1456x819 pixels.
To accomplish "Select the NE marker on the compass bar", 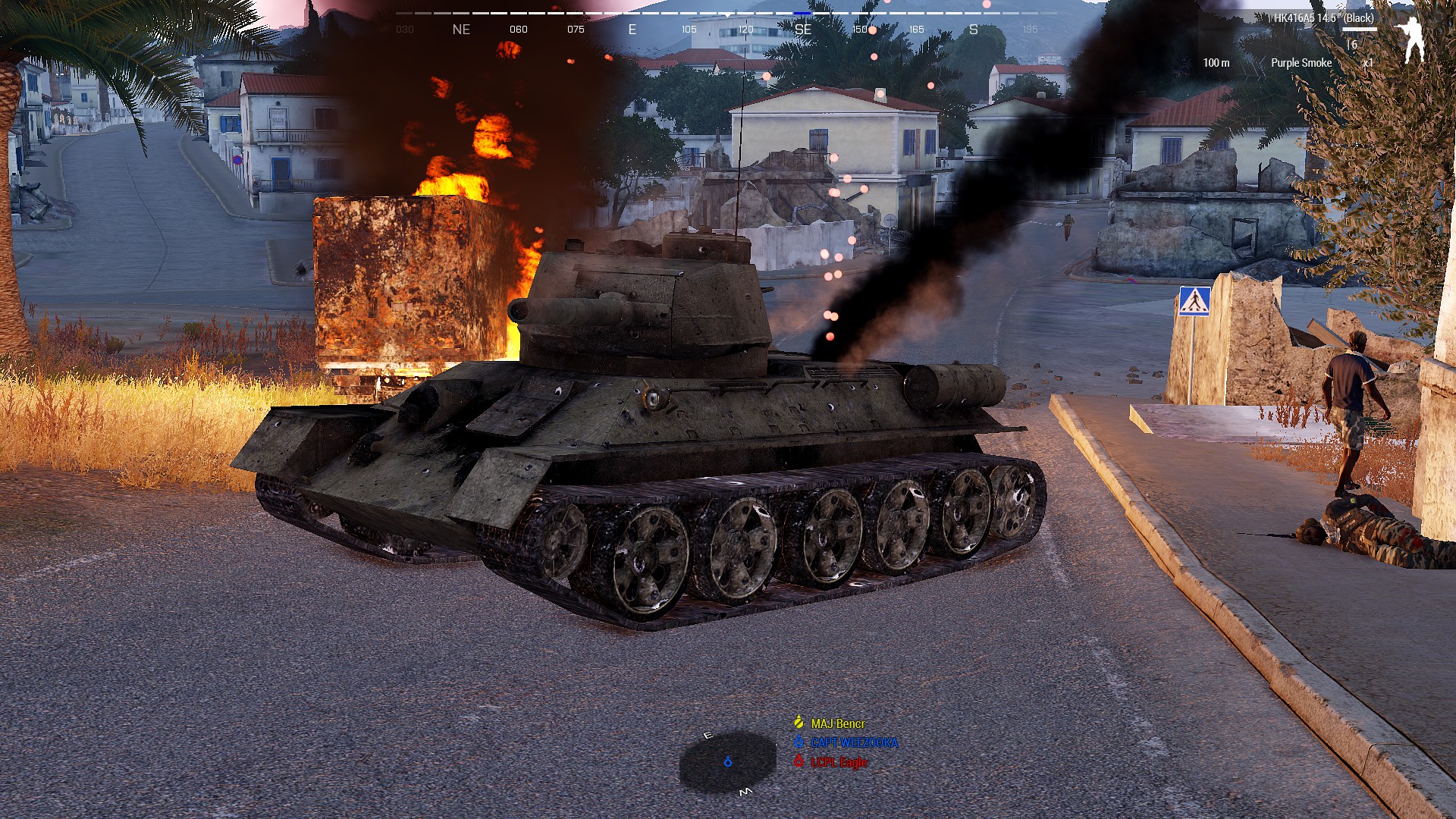I will point(462,29).
